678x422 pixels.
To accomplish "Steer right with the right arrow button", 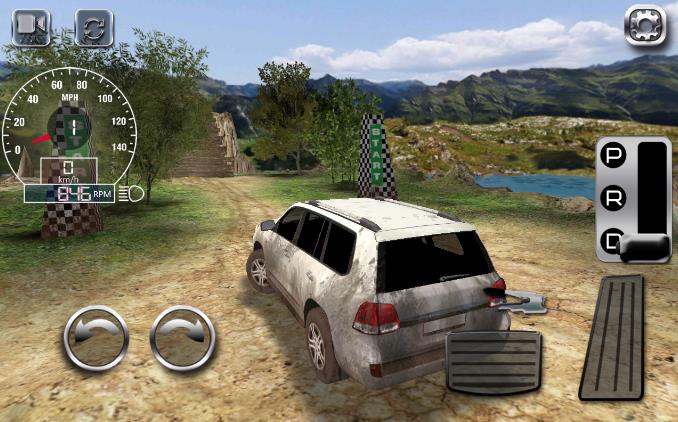I will click(183, 339).
